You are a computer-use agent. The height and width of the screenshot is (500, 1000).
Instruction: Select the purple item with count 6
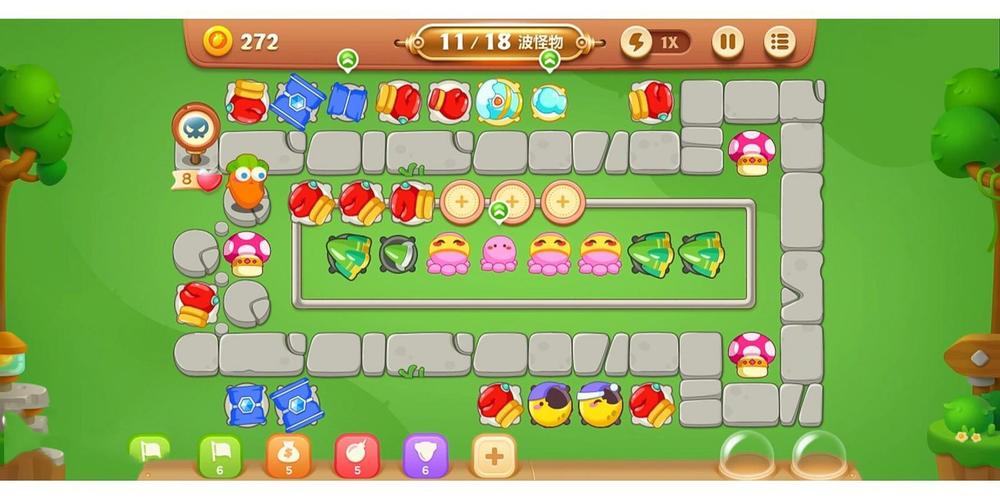pos(424,456)
